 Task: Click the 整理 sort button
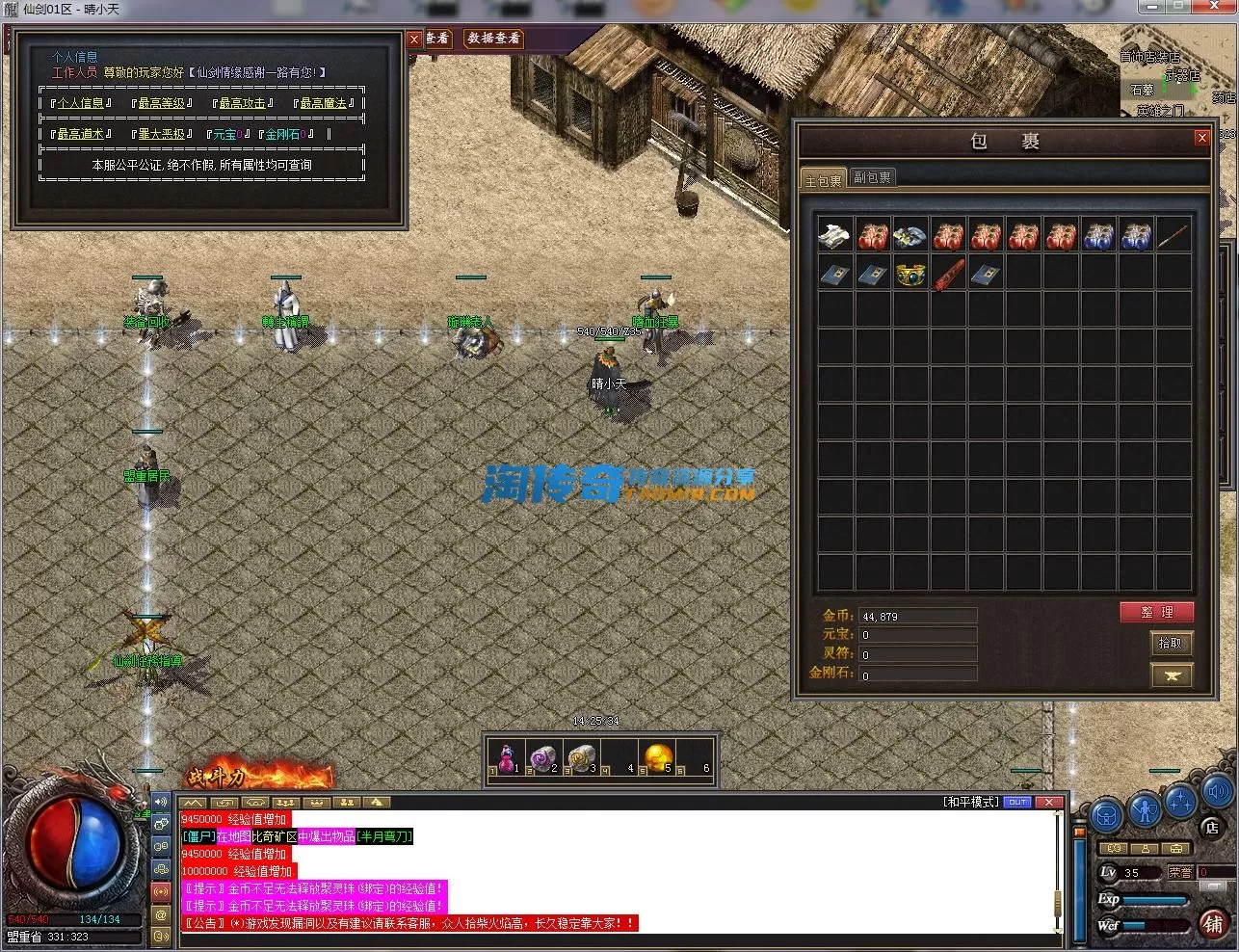click(x=1156, y=612)
